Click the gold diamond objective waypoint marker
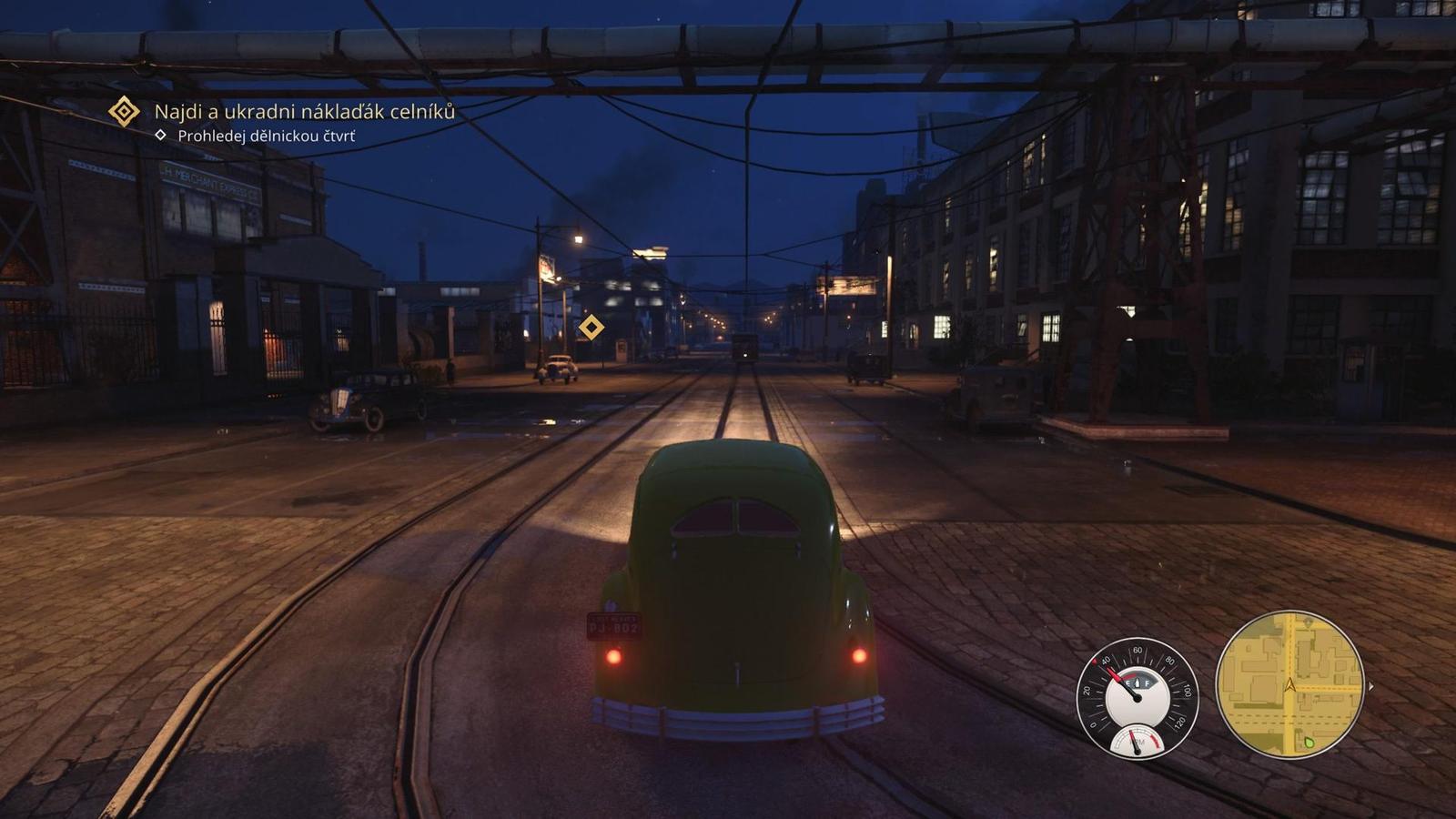 point(591,327)
